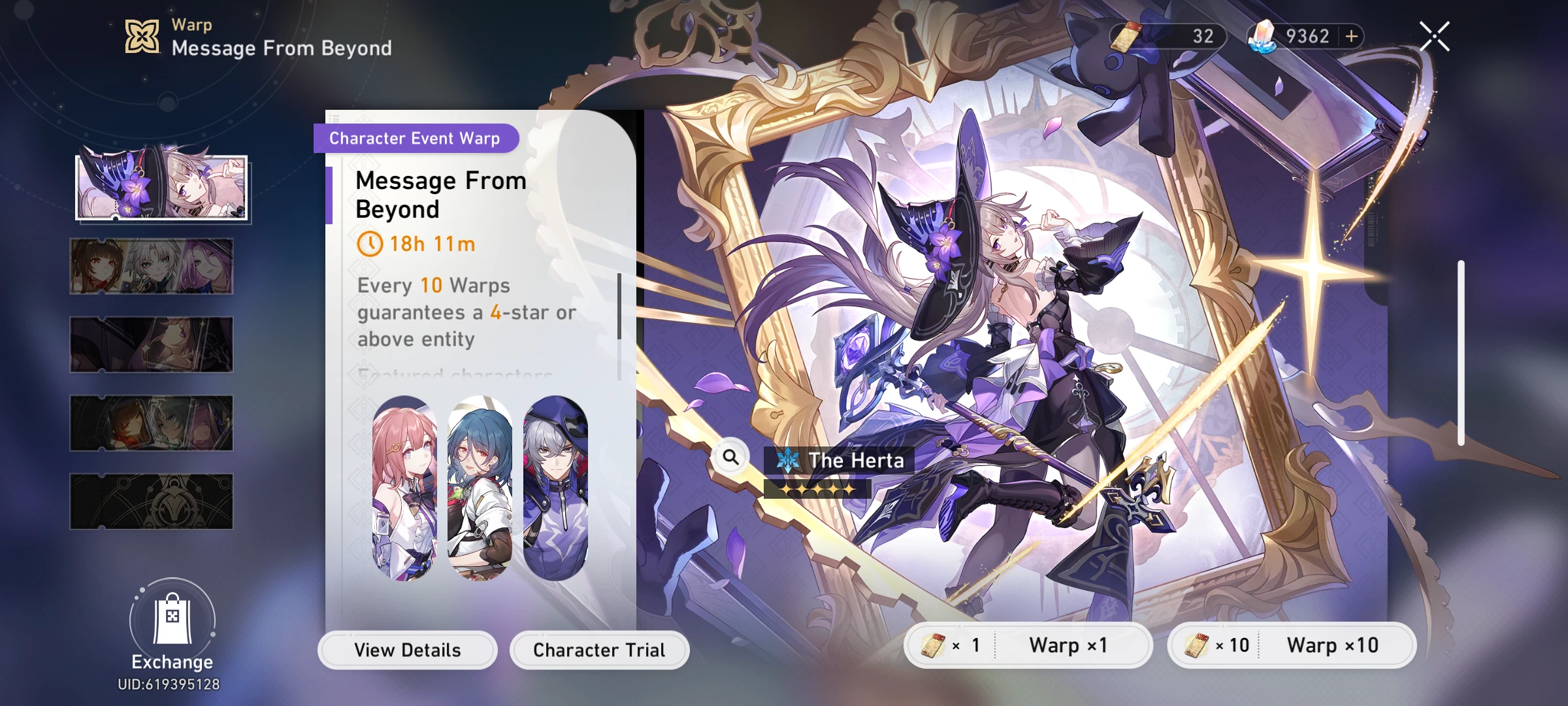1568x706 pixels.
Task: Click the clock icon next to 18h 11m
Action: coord(370,244)
